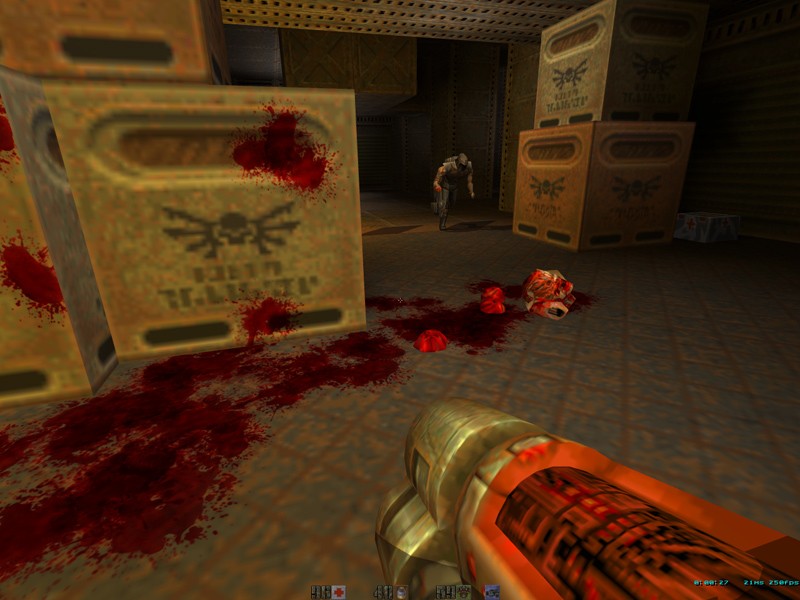The image size is (800, 600).
Task: Click the body armor icon
Action: click(466, 592)
